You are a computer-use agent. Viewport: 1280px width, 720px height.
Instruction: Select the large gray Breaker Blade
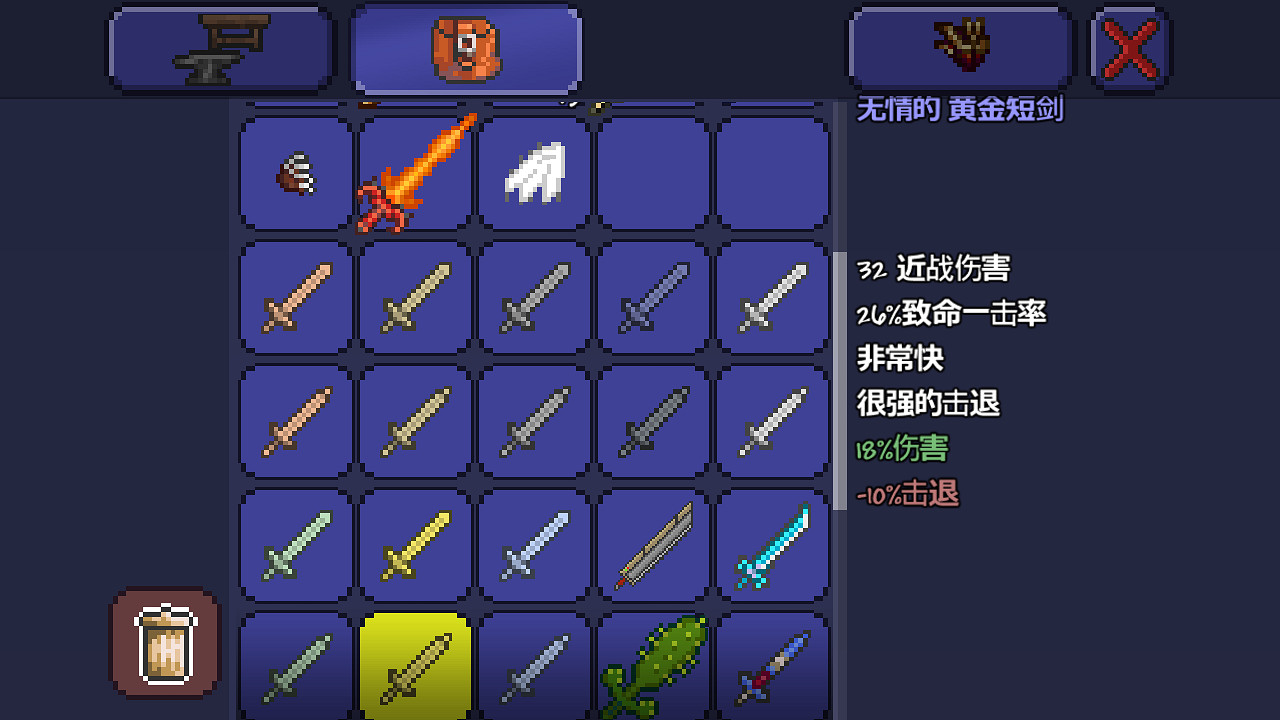click(653, 545)
